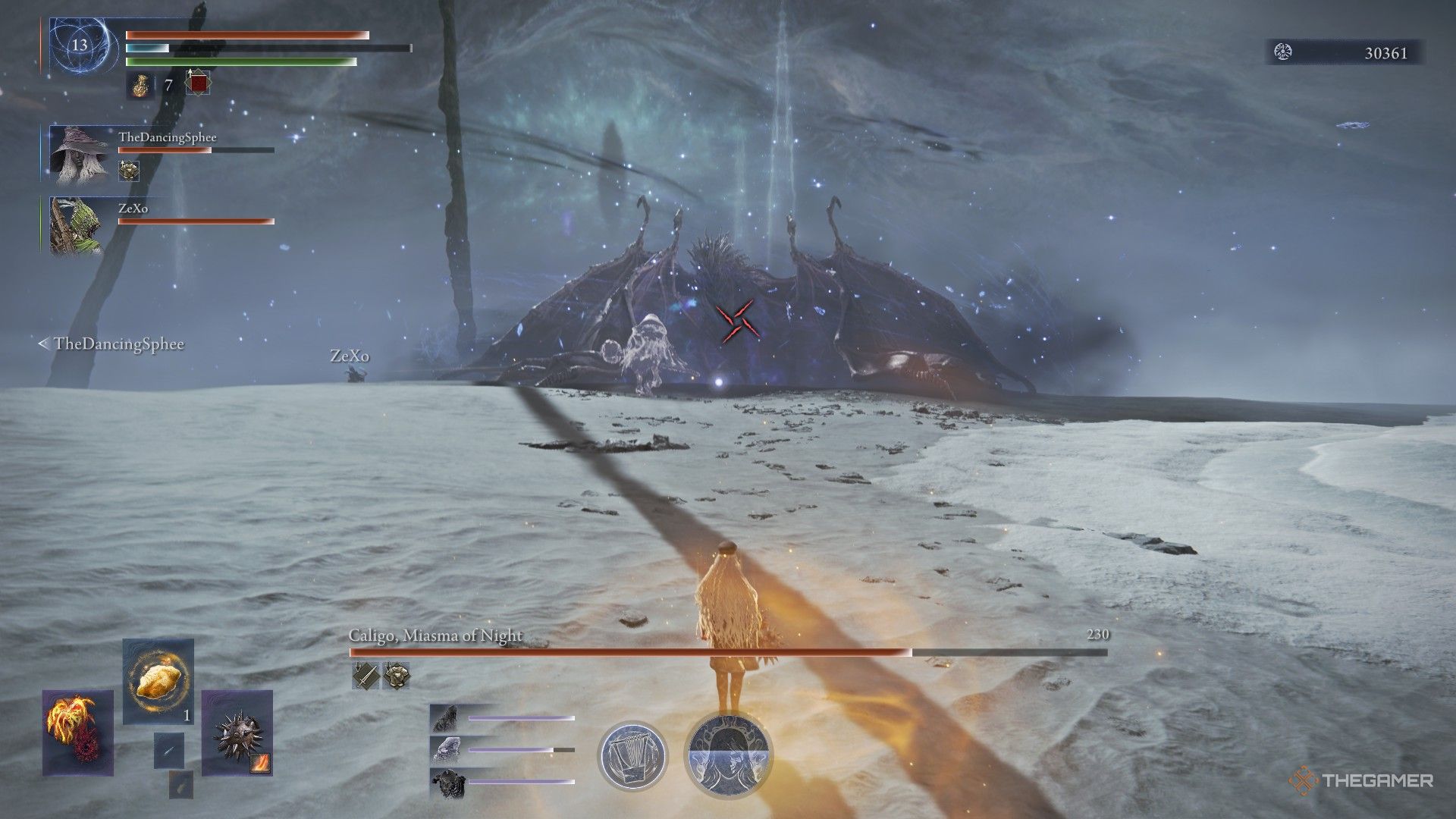Click the red Rune Arc slot icon
Viewport: 1456px width, 819px height.
[198, 83]
